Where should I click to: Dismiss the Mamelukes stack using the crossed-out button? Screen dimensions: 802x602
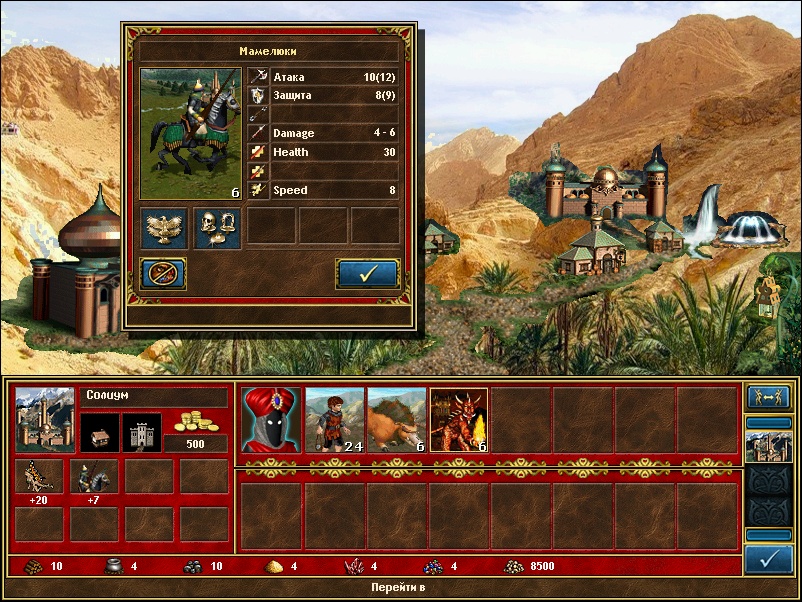[x=163, y=273]
